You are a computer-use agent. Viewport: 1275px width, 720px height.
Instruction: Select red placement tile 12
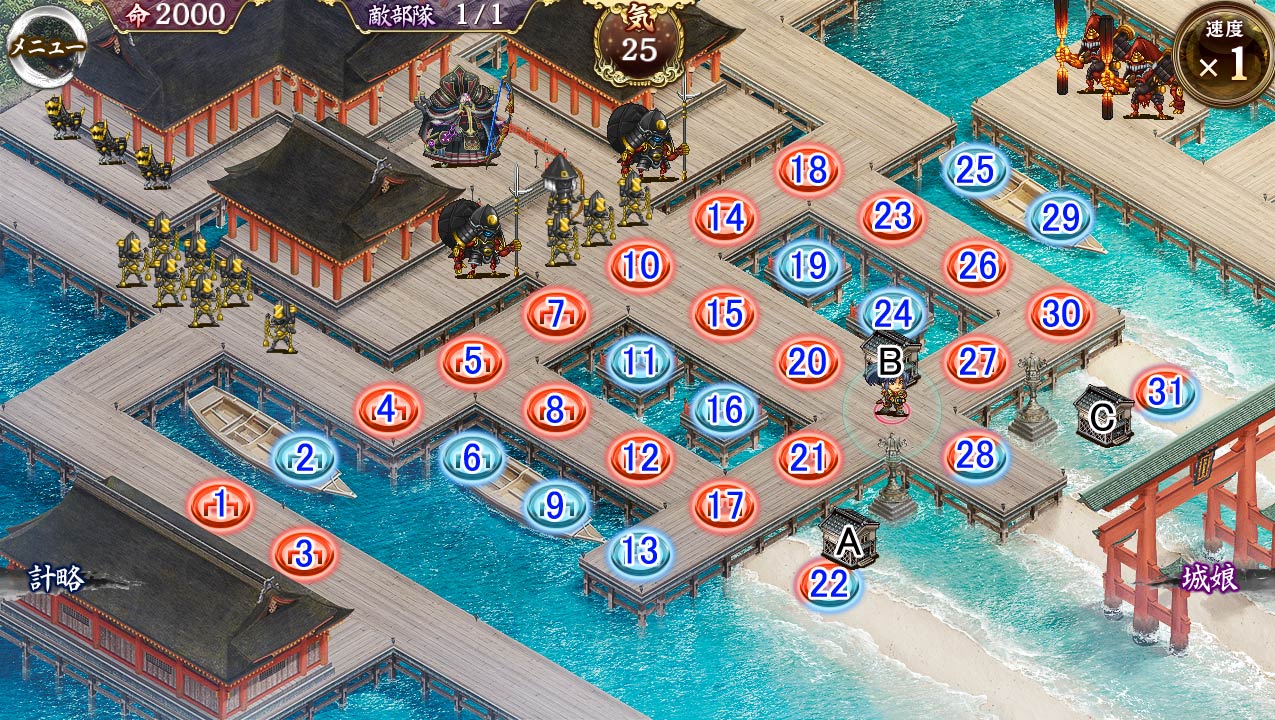pos(640,458)
